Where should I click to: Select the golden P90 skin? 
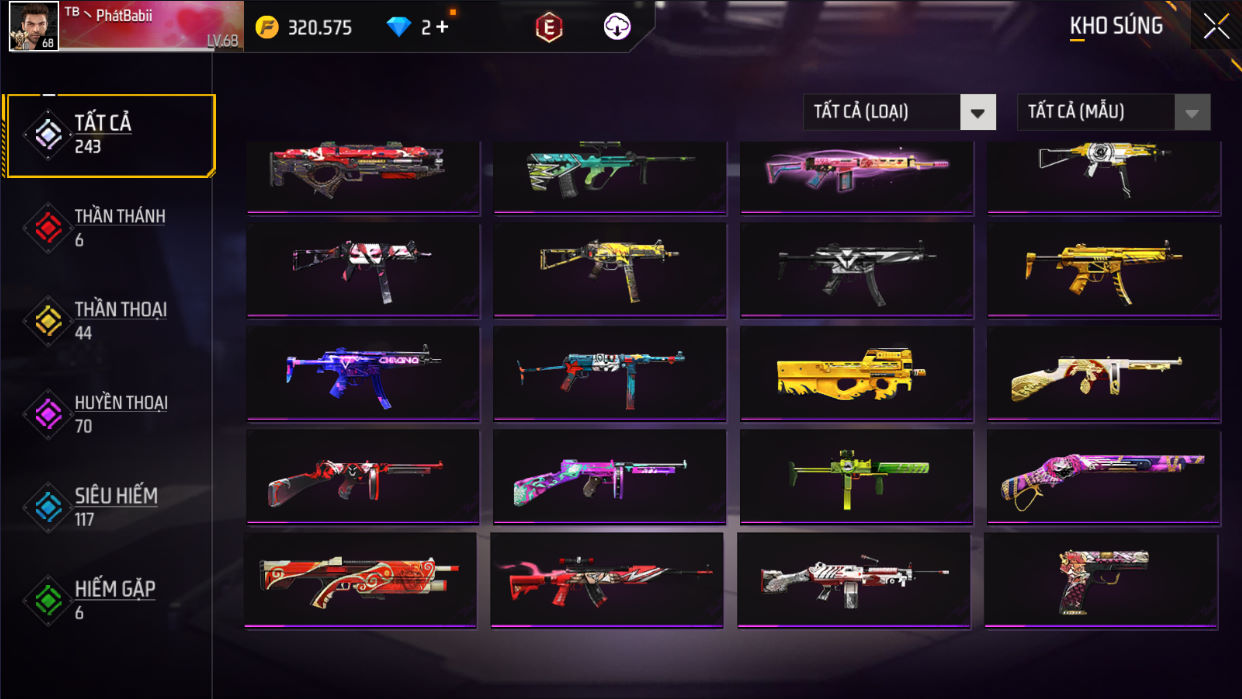click(x=856, y=373)
